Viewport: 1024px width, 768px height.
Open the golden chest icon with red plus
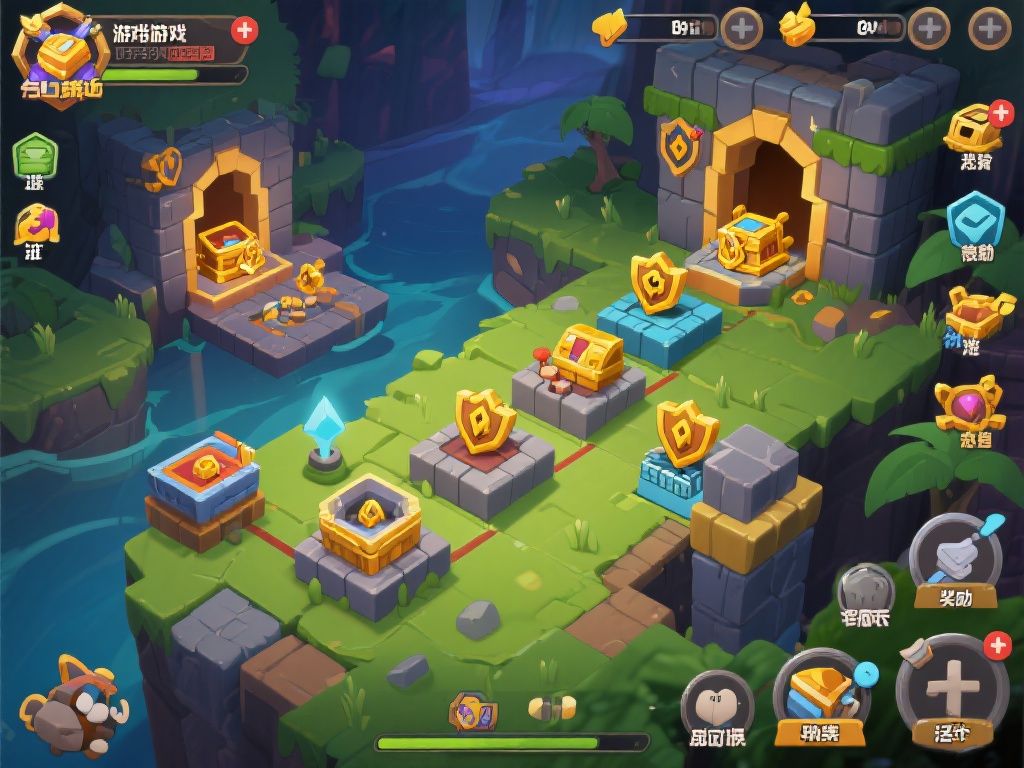974,128
